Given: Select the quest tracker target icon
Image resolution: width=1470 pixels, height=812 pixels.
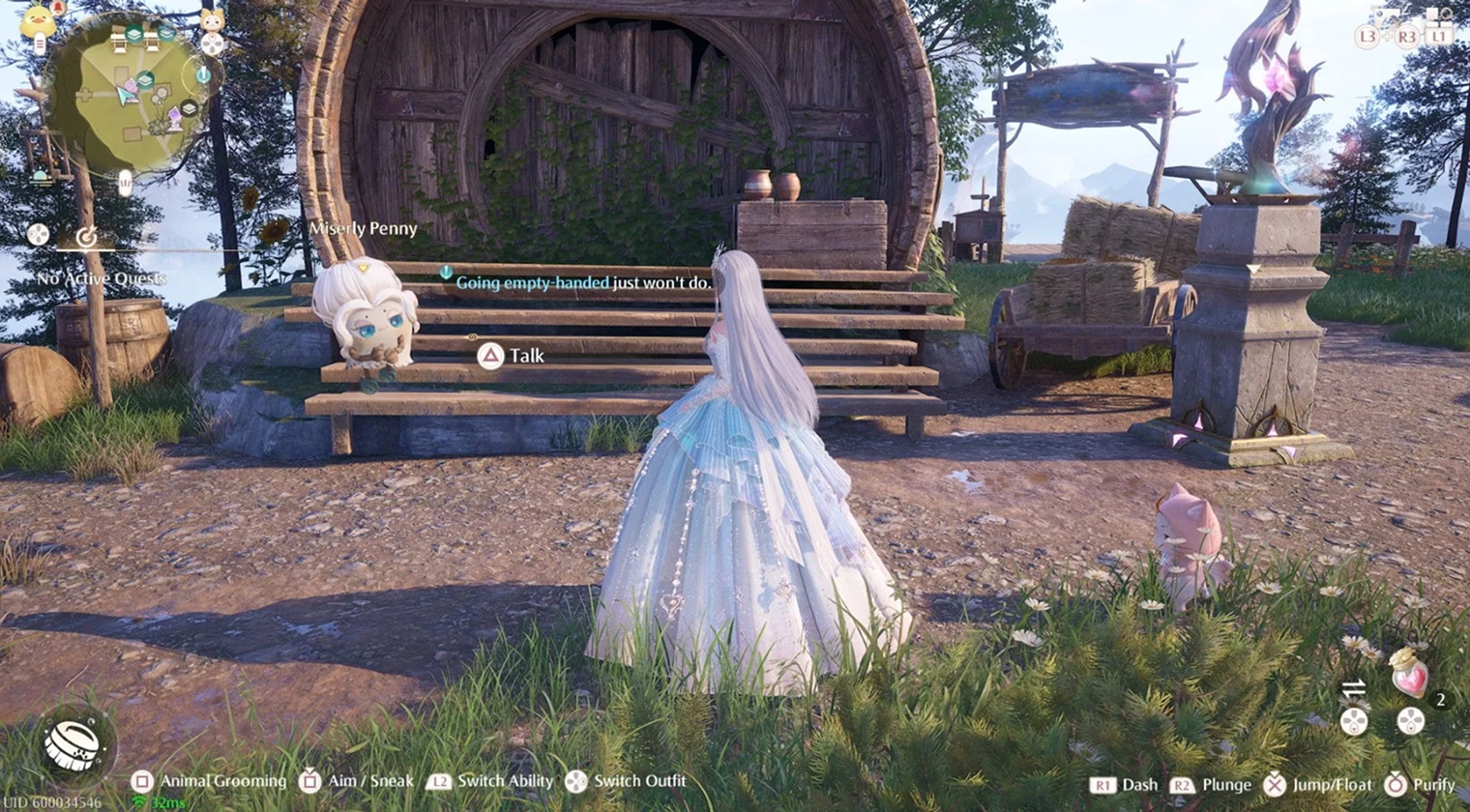Looking at the screenshot, I should tap(86, 236).
